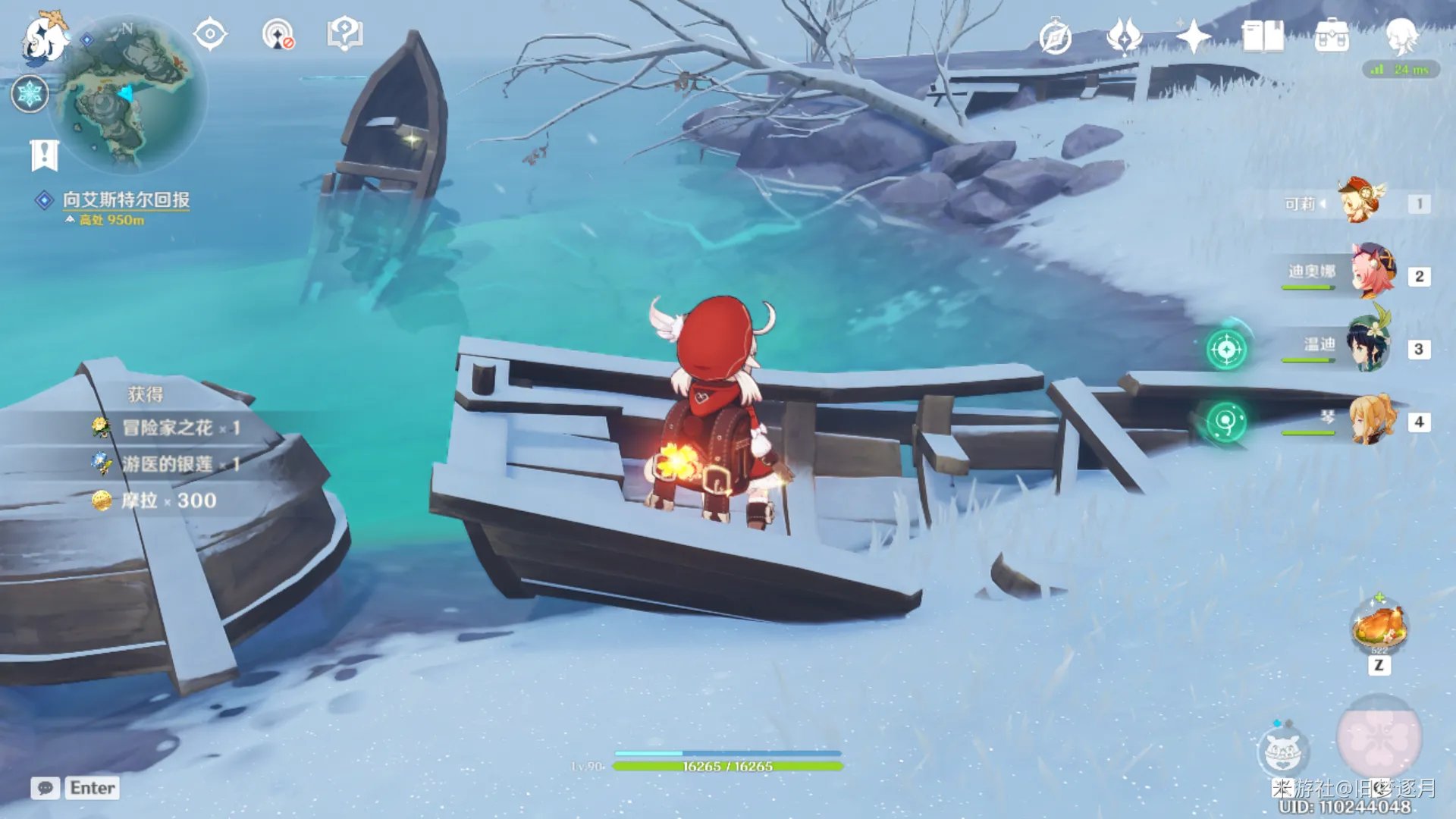Open the tutorial question mark icon
Image resolution: width=1456 pixels, height=819 pixels.
pyautogui.click(x=345, y=35)
